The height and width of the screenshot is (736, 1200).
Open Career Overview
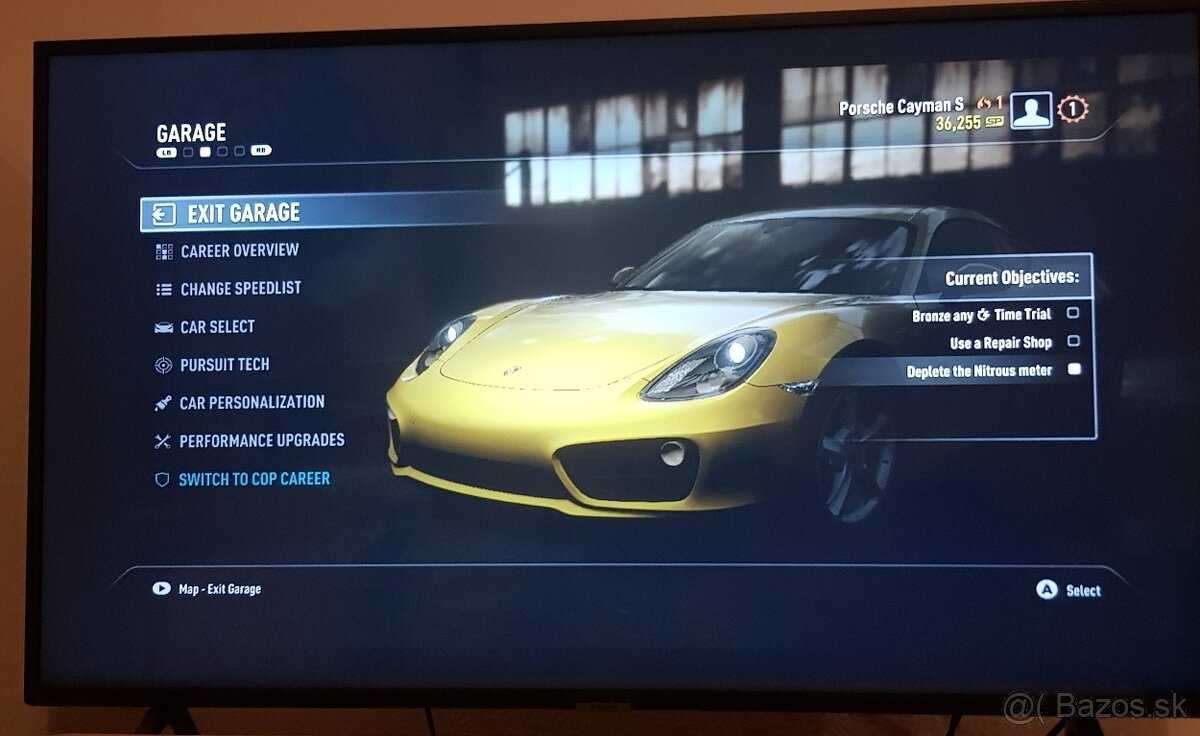point(239,251)
